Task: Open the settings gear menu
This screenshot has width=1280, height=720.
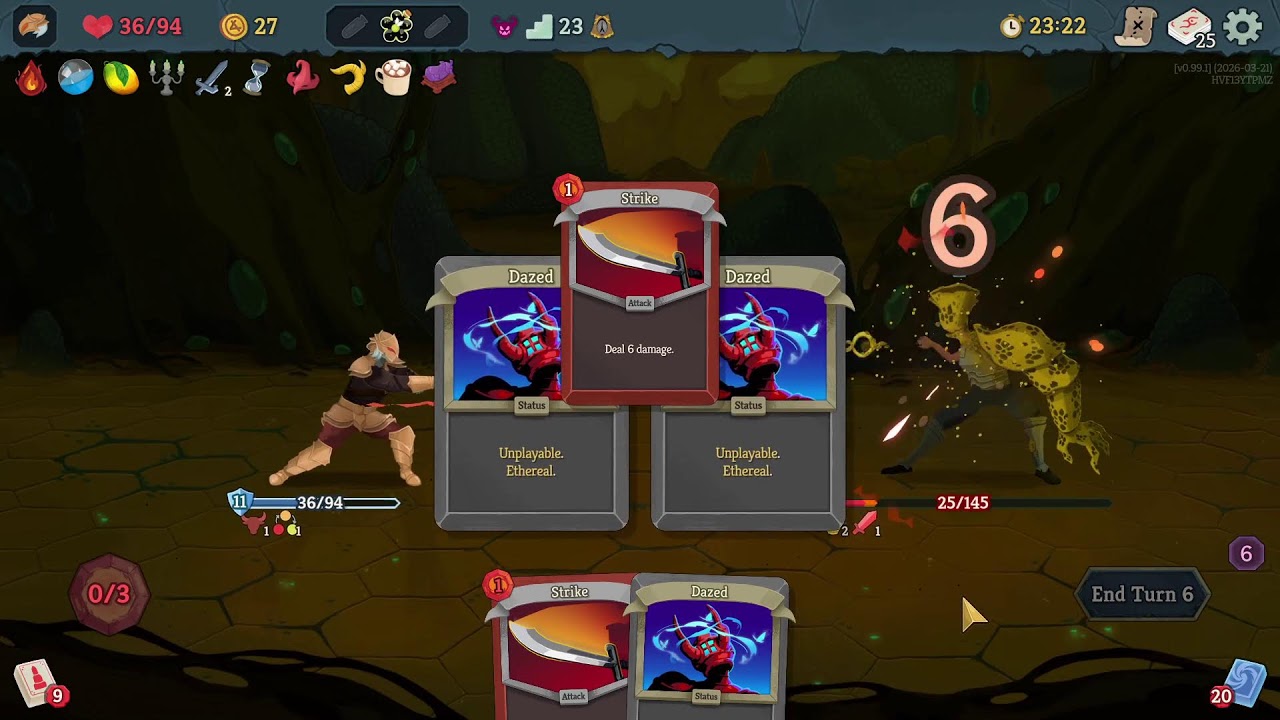Action: click(x=1243, y=27)
